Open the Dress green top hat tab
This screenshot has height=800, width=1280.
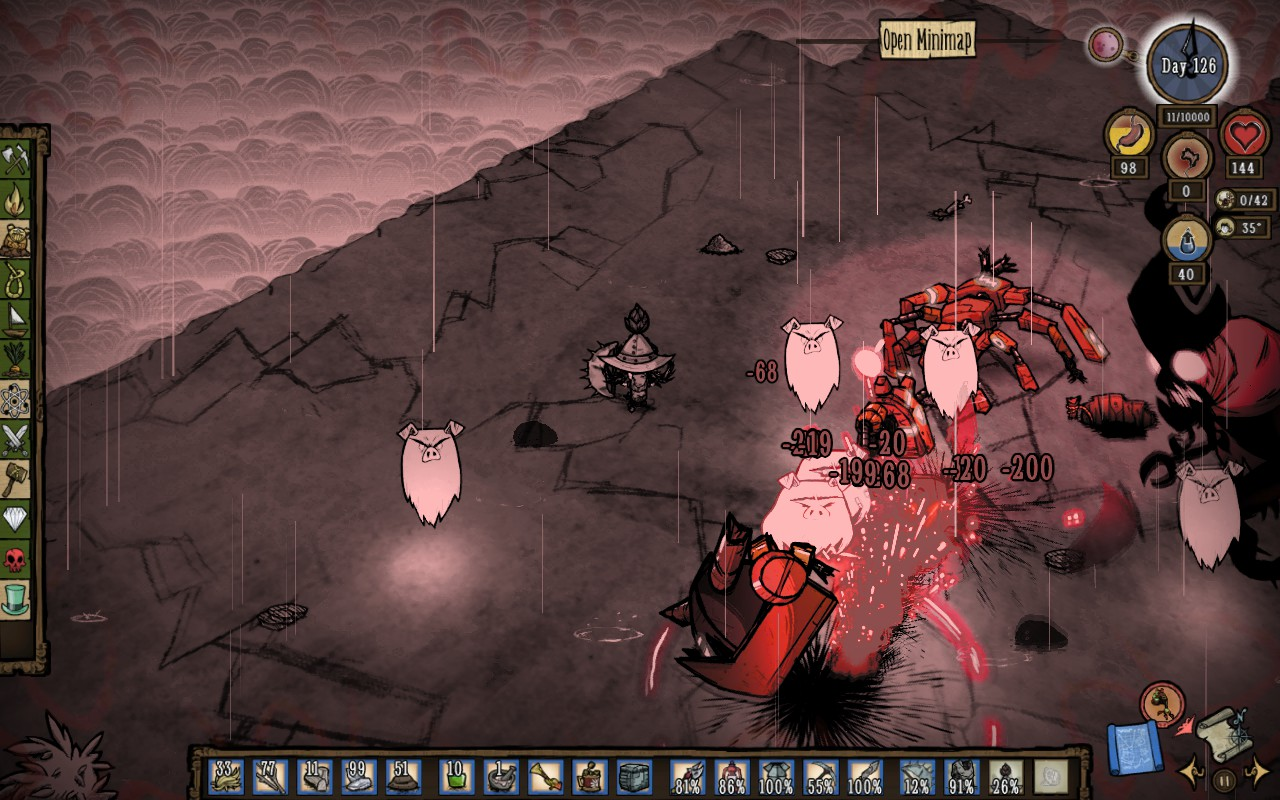click(16, 598)
